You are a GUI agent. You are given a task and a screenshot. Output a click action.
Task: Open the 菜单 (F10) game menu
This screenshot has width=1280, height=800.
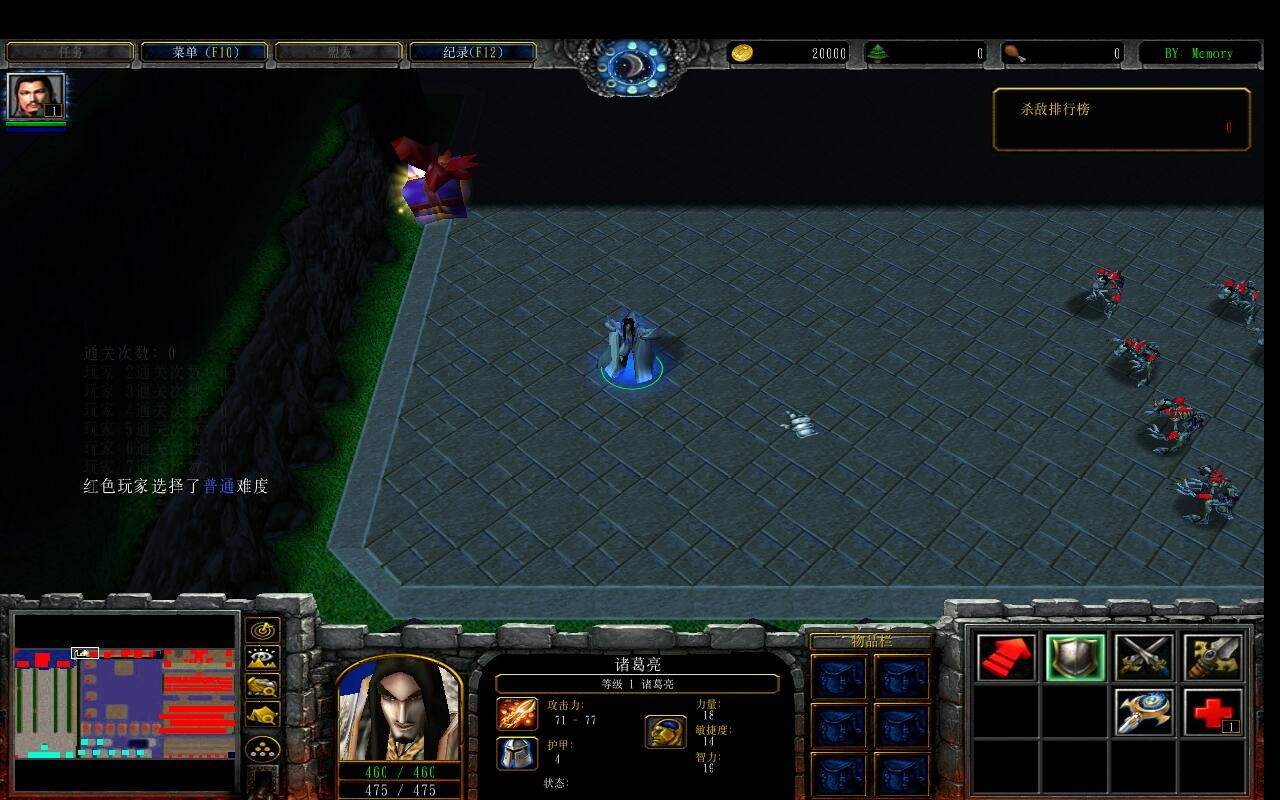204,52
